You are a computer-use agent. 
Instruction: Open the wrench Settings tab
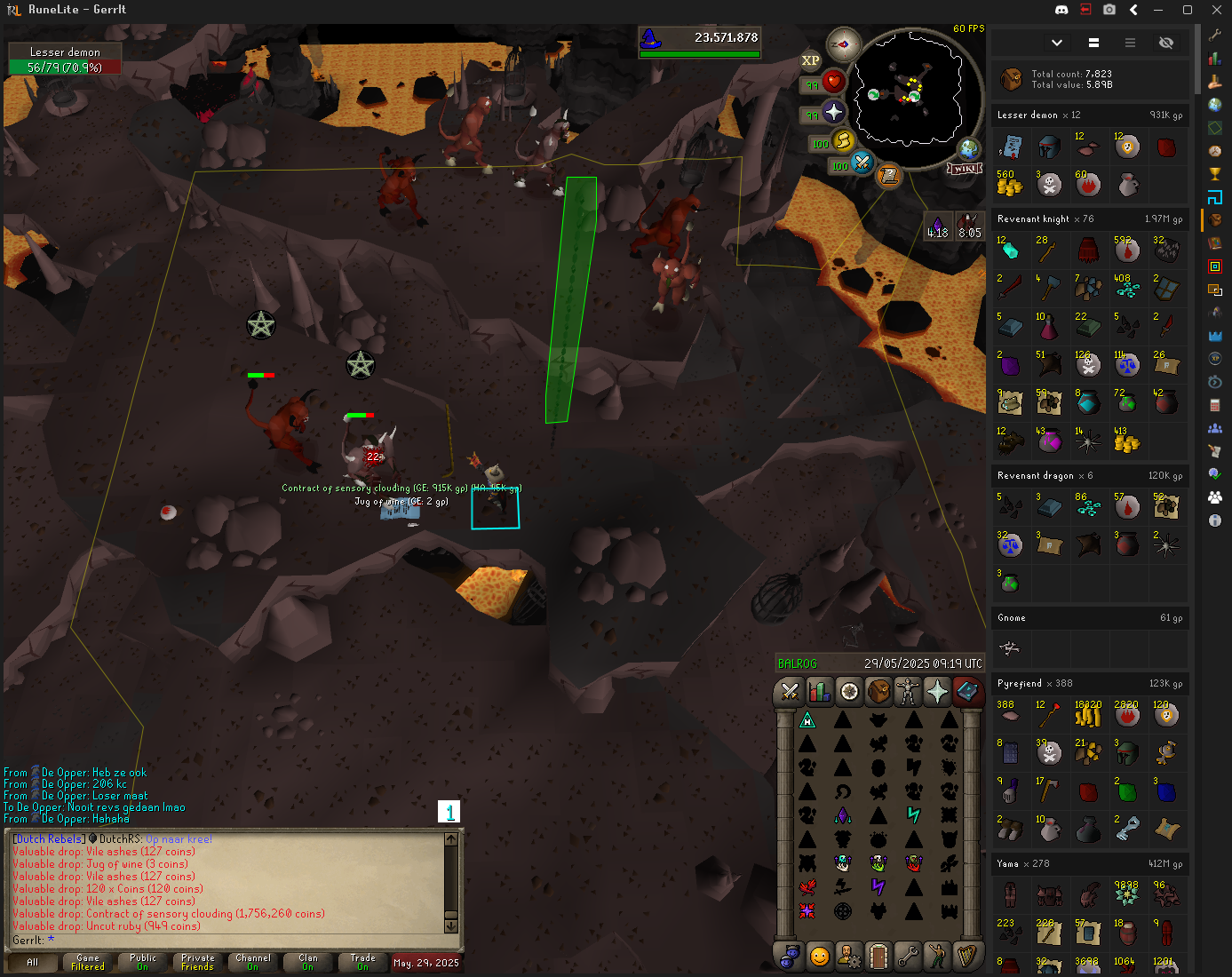pos(908,956)
